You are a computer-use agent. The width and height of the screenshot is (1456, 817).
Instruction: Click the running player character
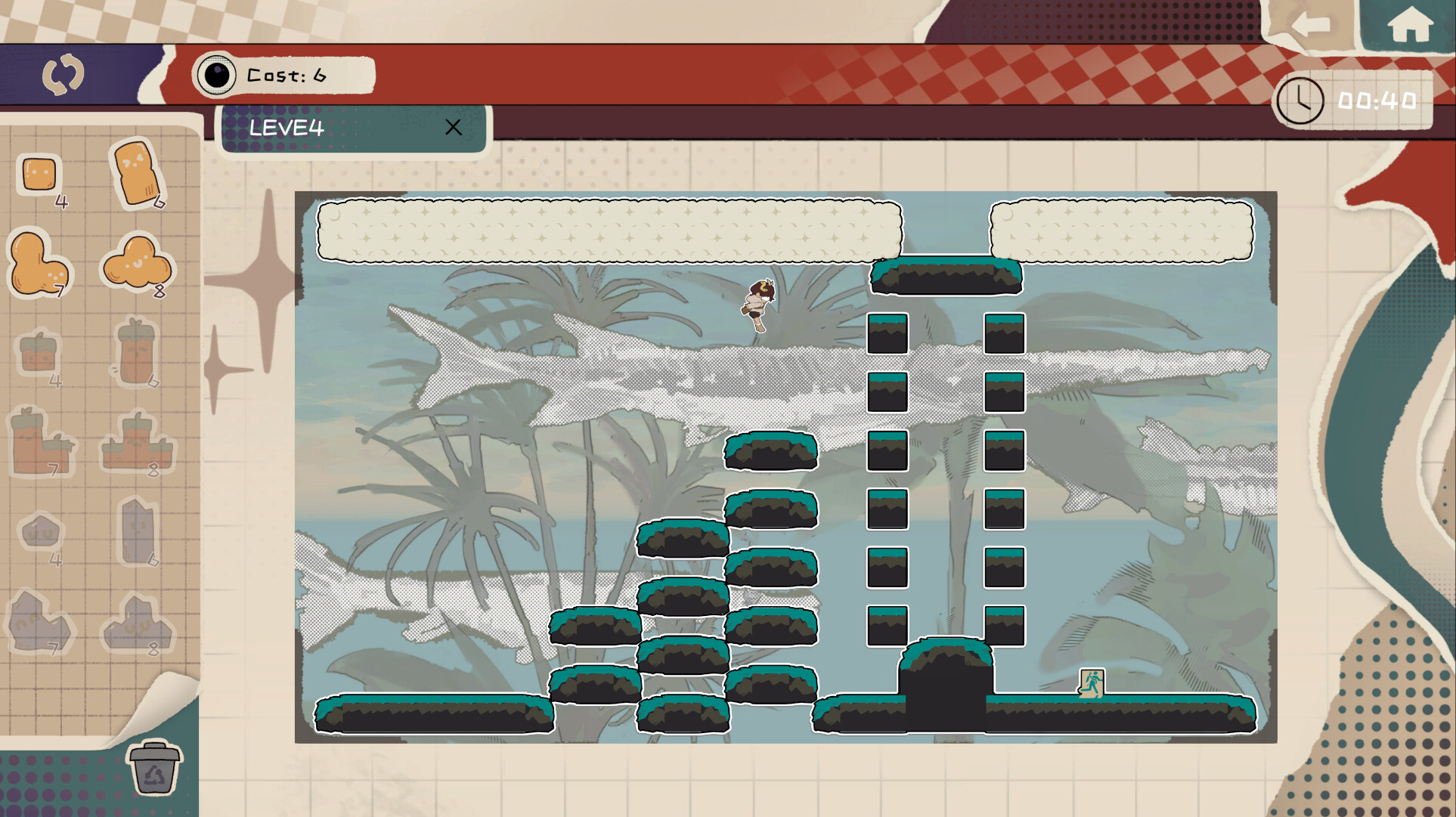pyautogui.click(x=758, y=307)
